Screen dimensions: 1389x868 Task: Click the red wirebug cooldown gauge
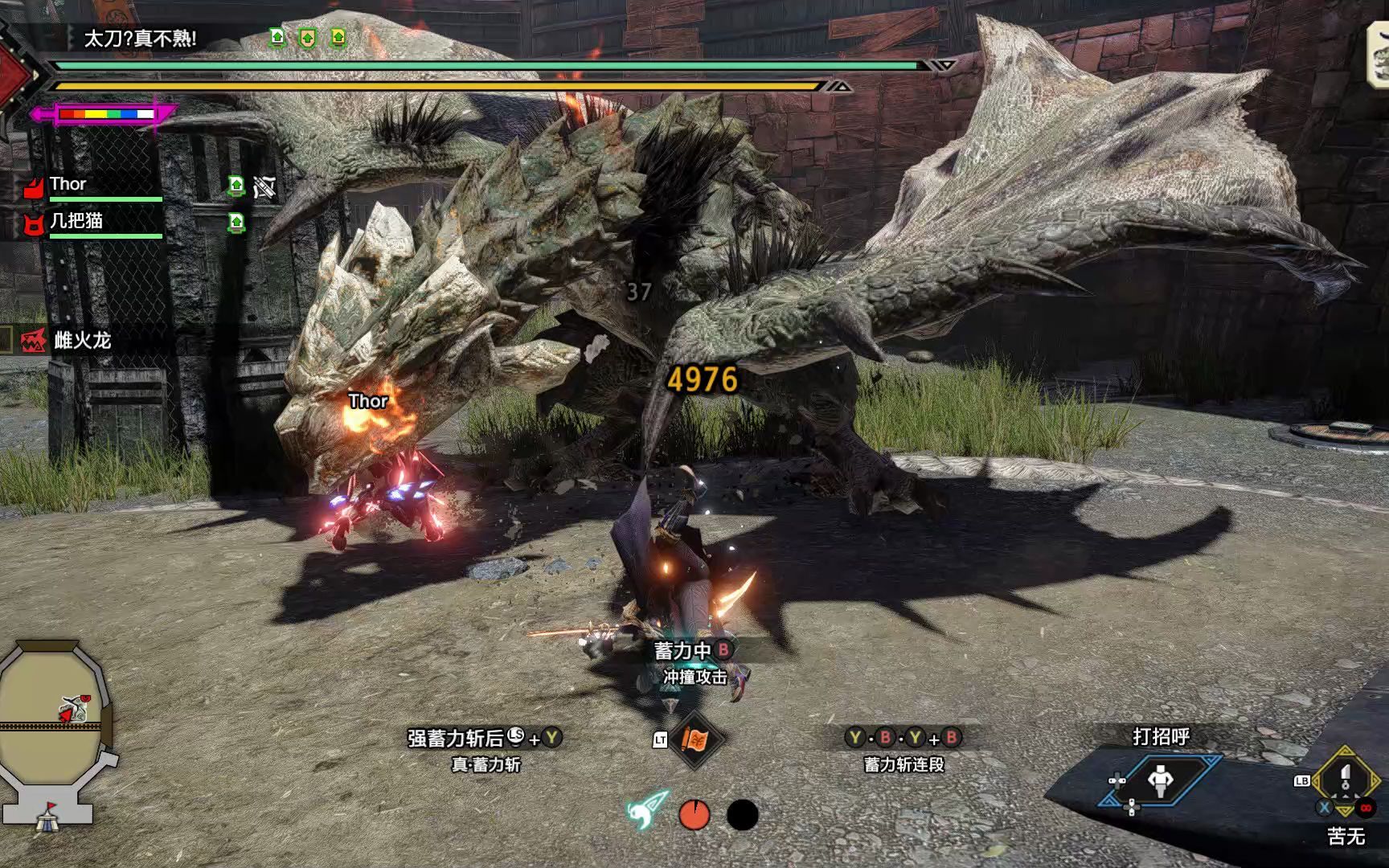coord(694,815)
